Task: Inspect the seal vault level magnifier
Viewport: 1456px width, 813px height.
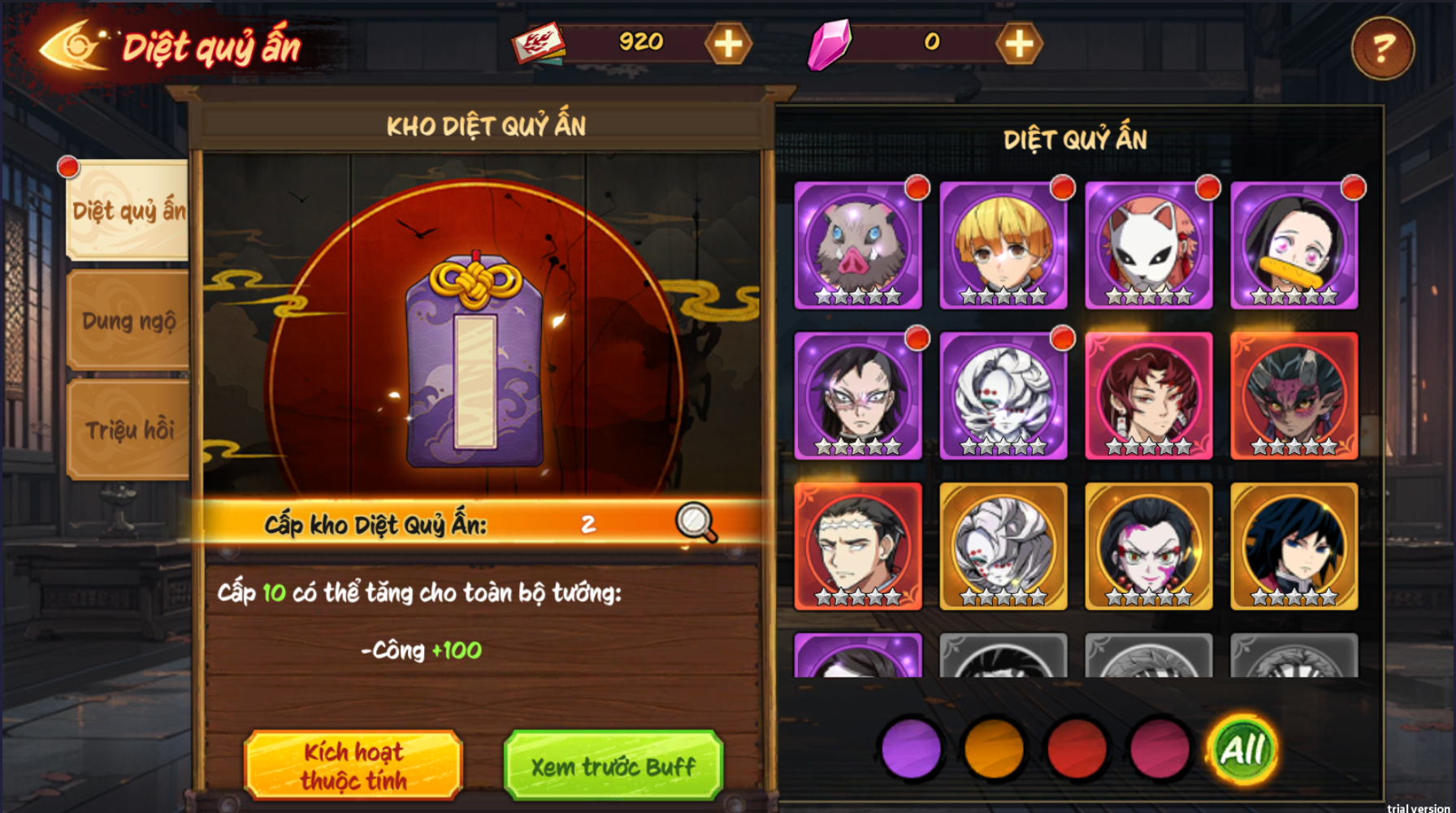Action: pos(695,523)
